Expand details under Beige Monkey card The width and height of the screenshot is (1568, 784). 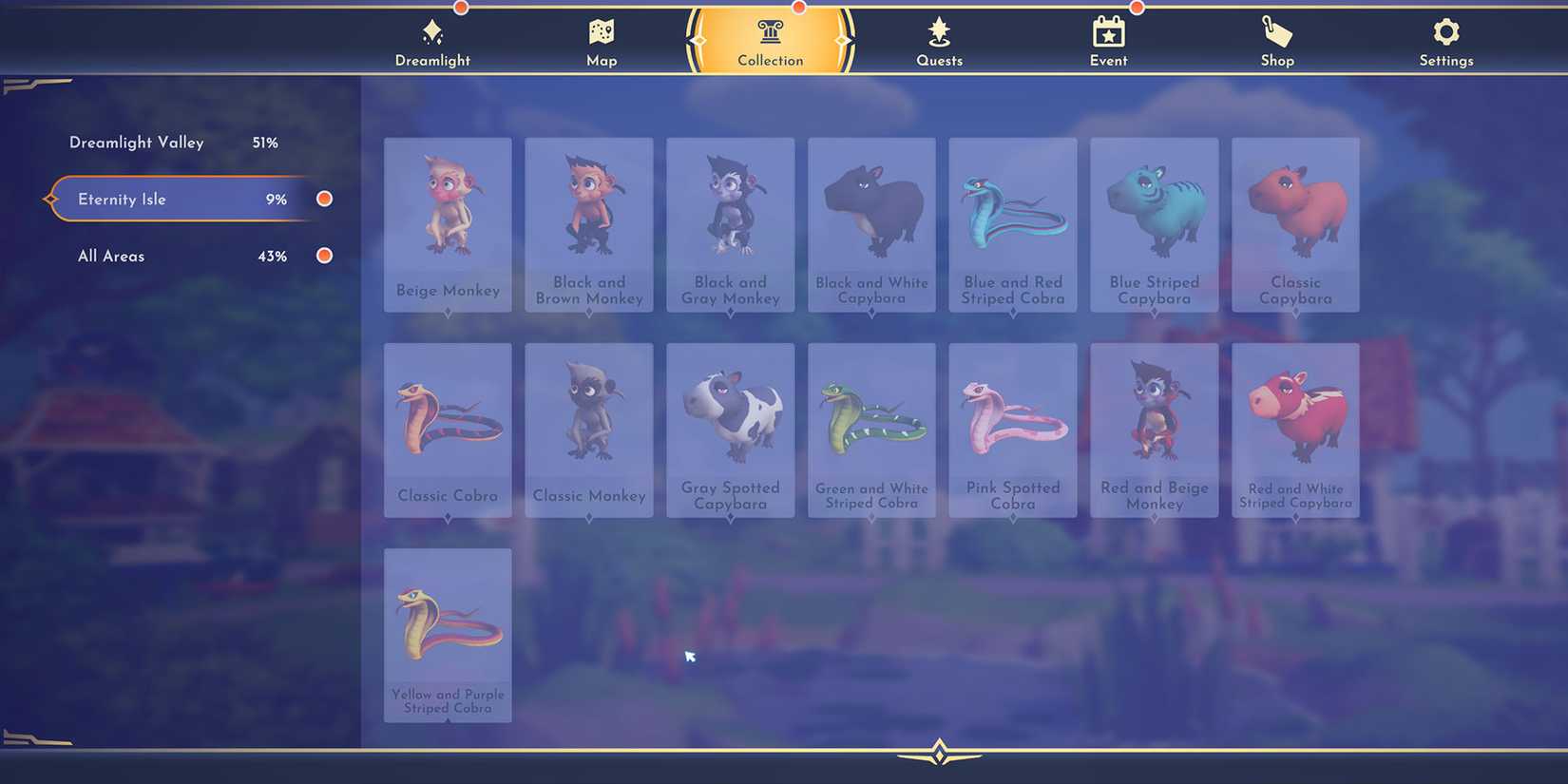tap(448, 312)
